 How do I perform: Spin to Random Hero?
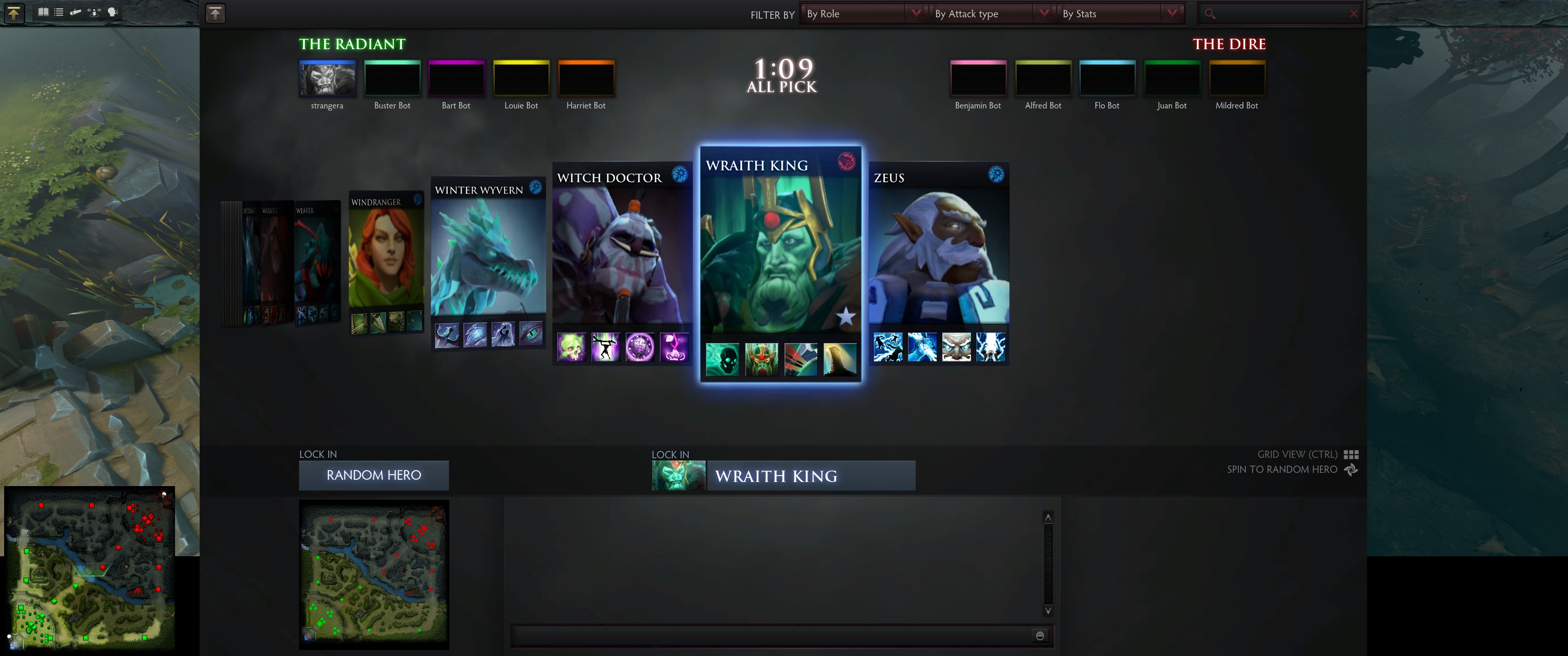click(x=1351, y=470)
